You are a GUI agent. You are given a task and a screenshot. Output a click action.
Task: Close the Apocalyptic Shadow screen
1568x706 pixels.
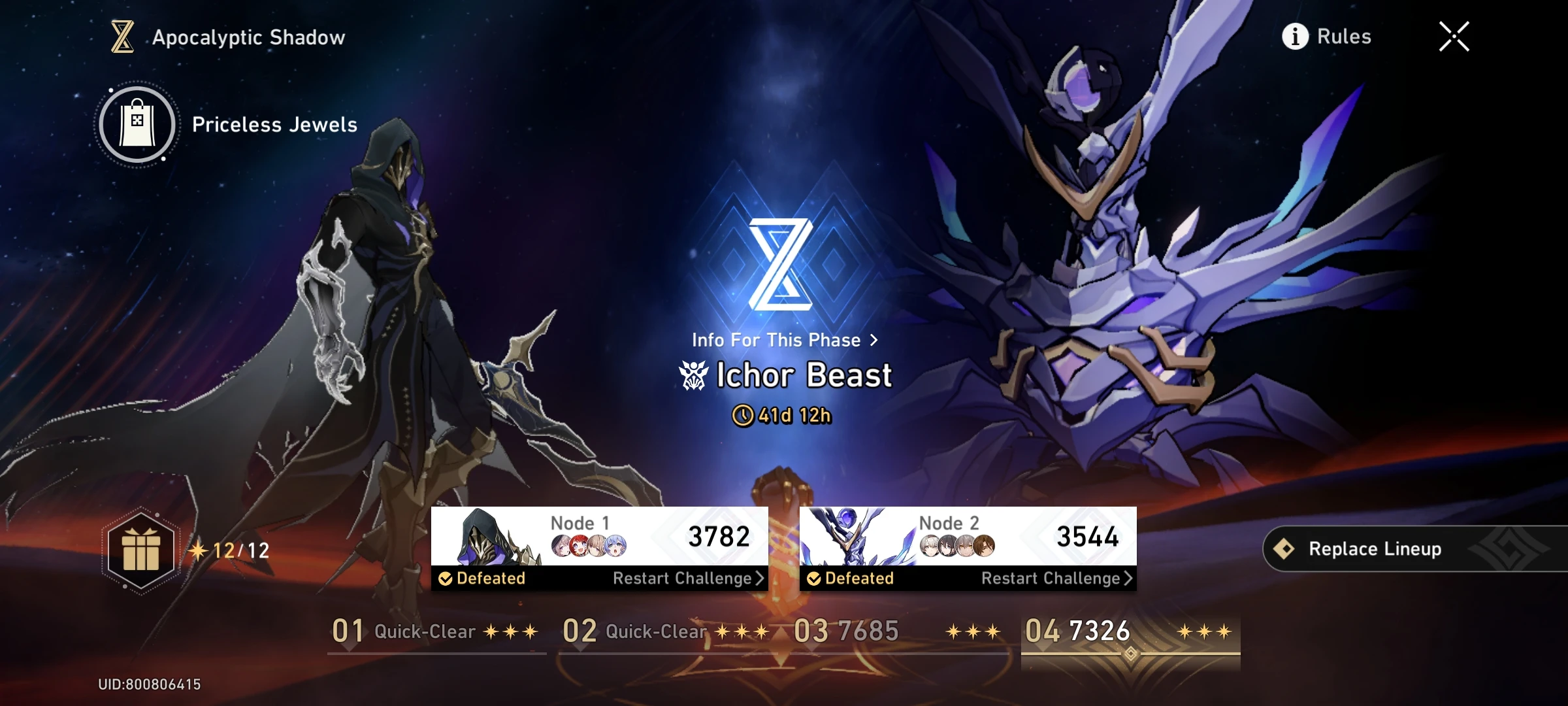coord(1453,37)
